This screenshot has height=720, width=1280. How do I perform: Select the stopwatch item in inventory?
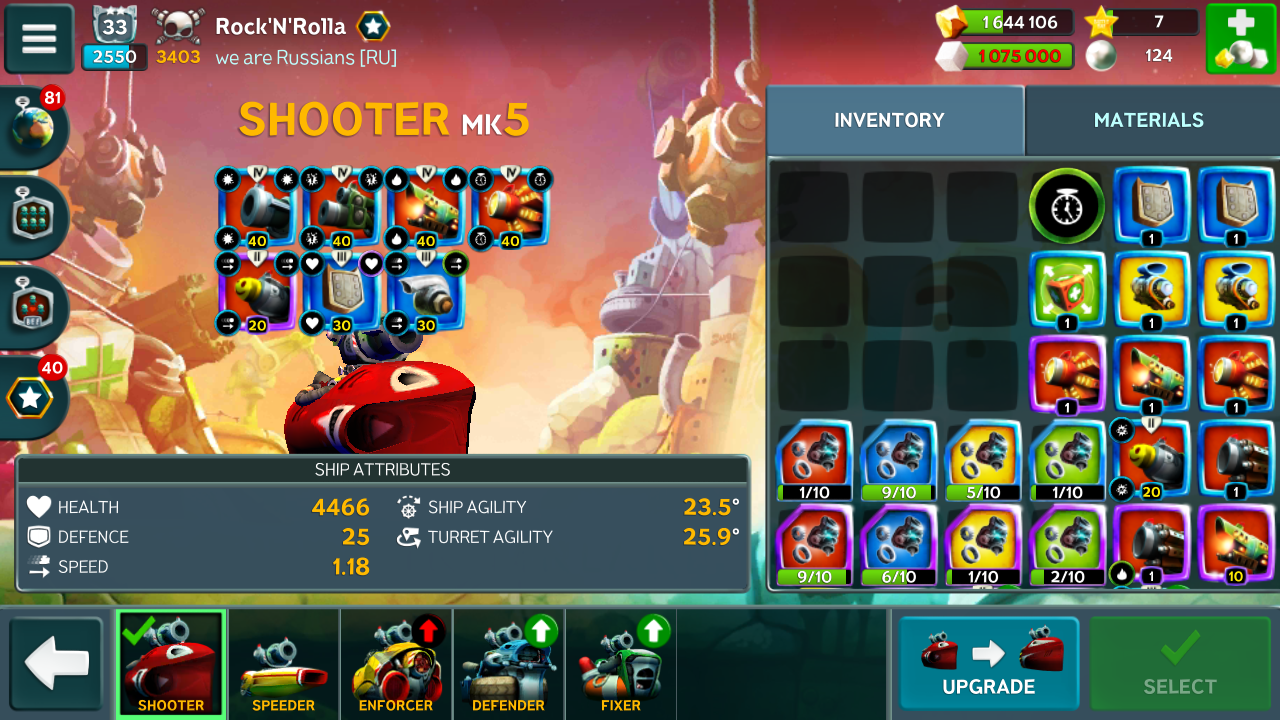pos(1067,207)
